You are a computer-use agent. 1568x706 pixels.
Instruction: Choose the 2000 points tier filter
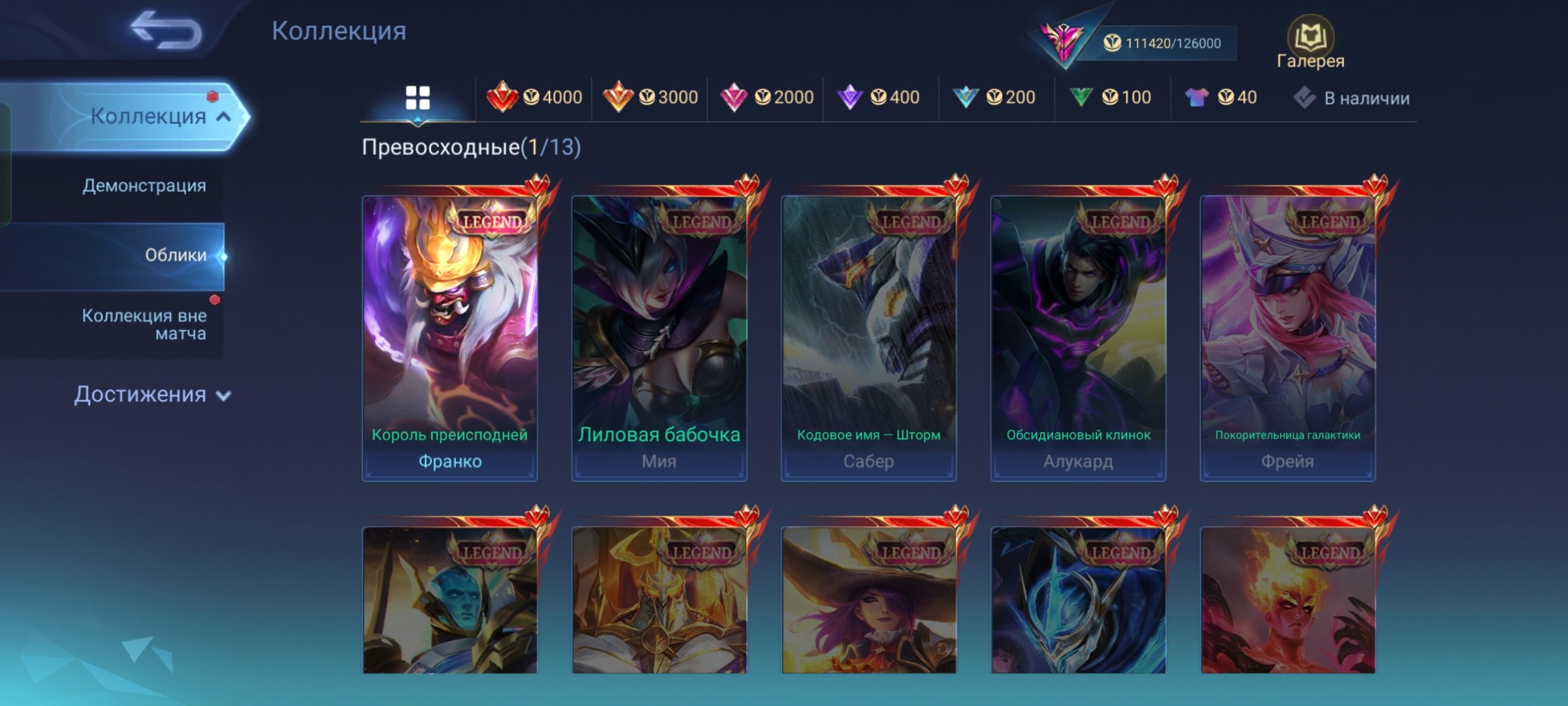pyautogui.click(x=766, y=98)
